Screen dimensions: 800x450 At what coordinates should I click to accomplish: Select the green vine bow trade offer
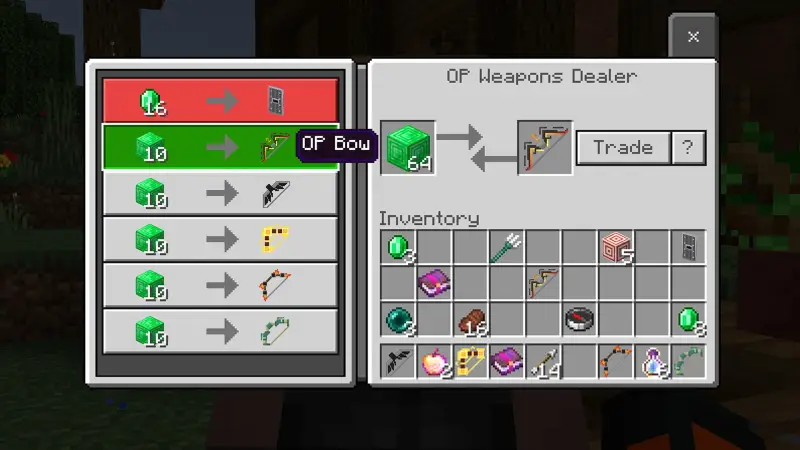[220, 330]
